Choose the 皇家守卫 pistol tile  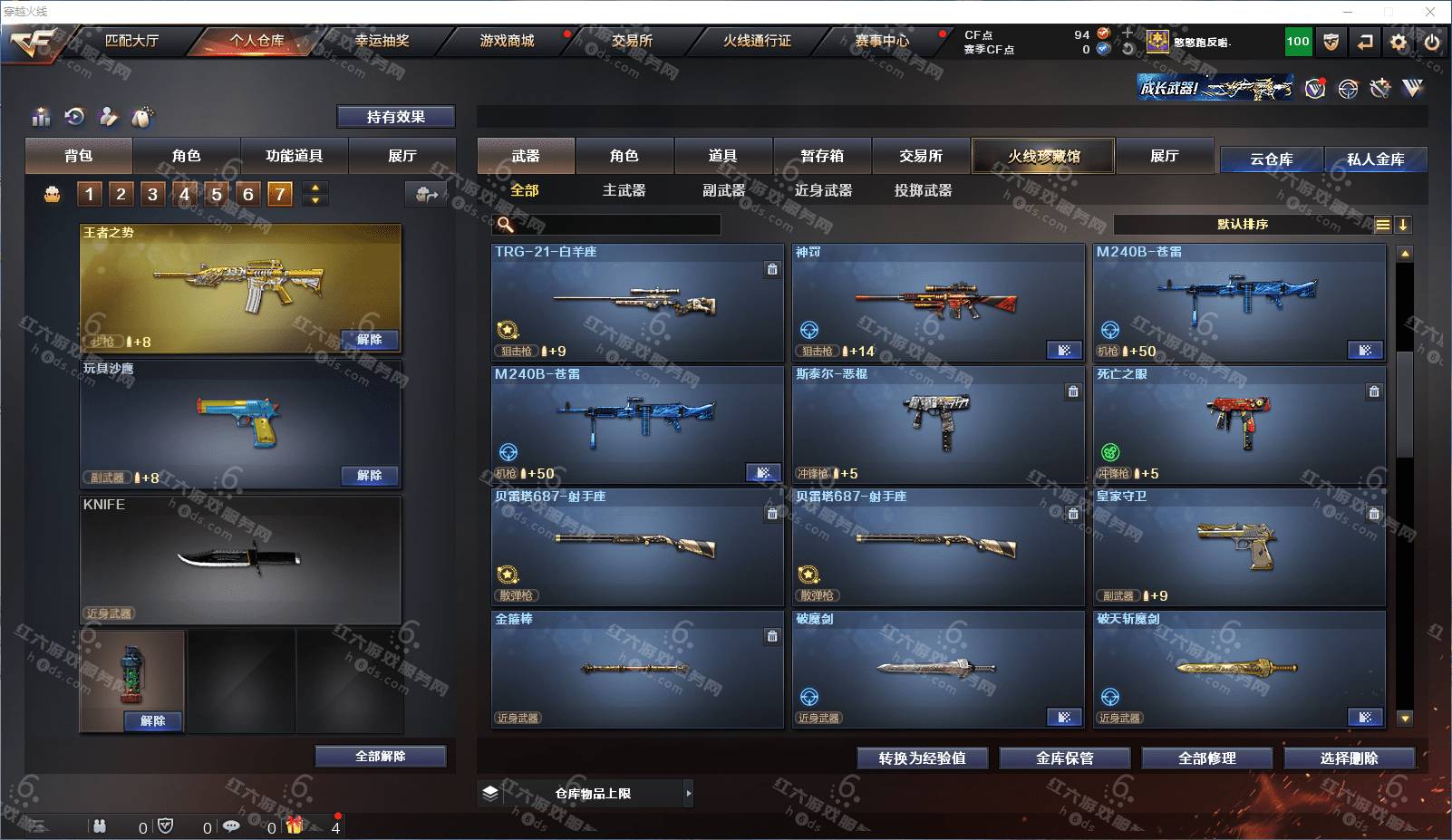1239,546
